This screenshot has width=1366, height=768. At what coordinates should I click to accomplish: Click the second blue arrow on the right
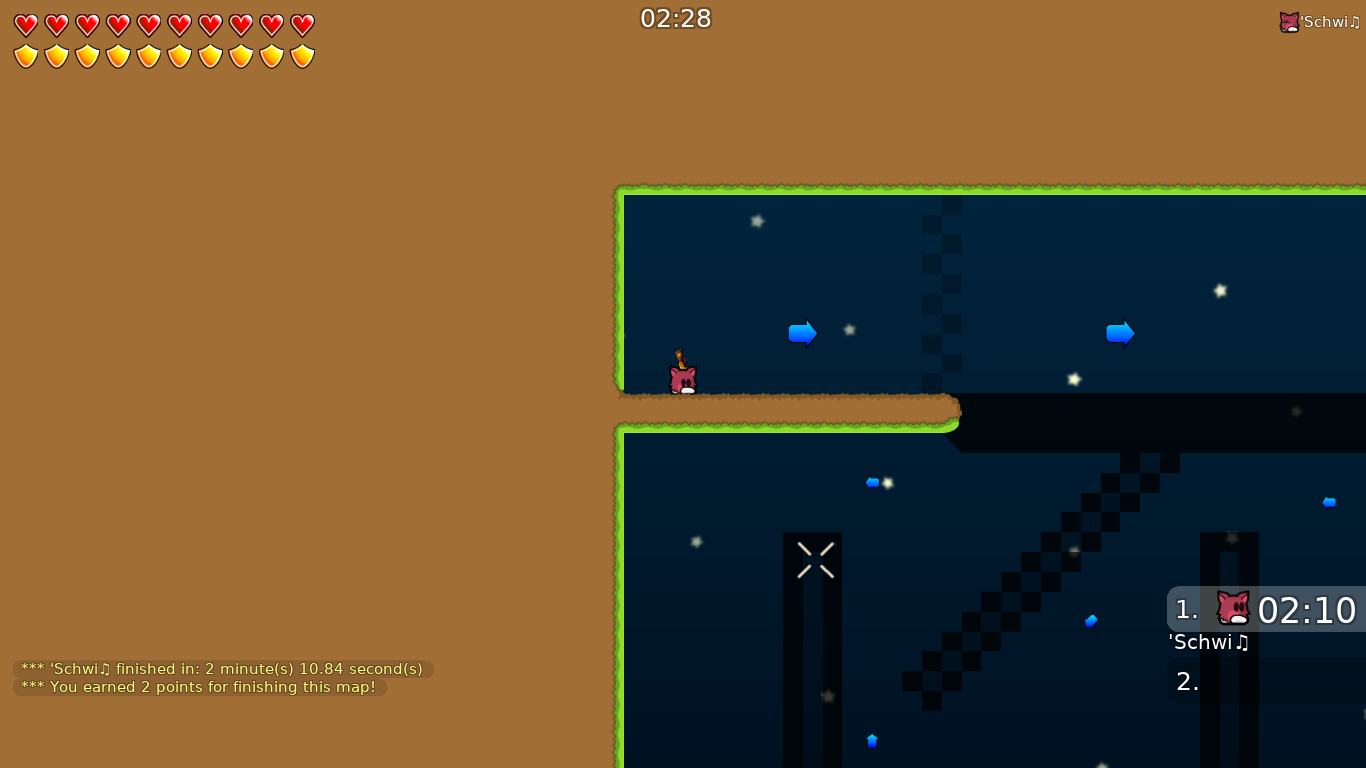pos(1120,333)
